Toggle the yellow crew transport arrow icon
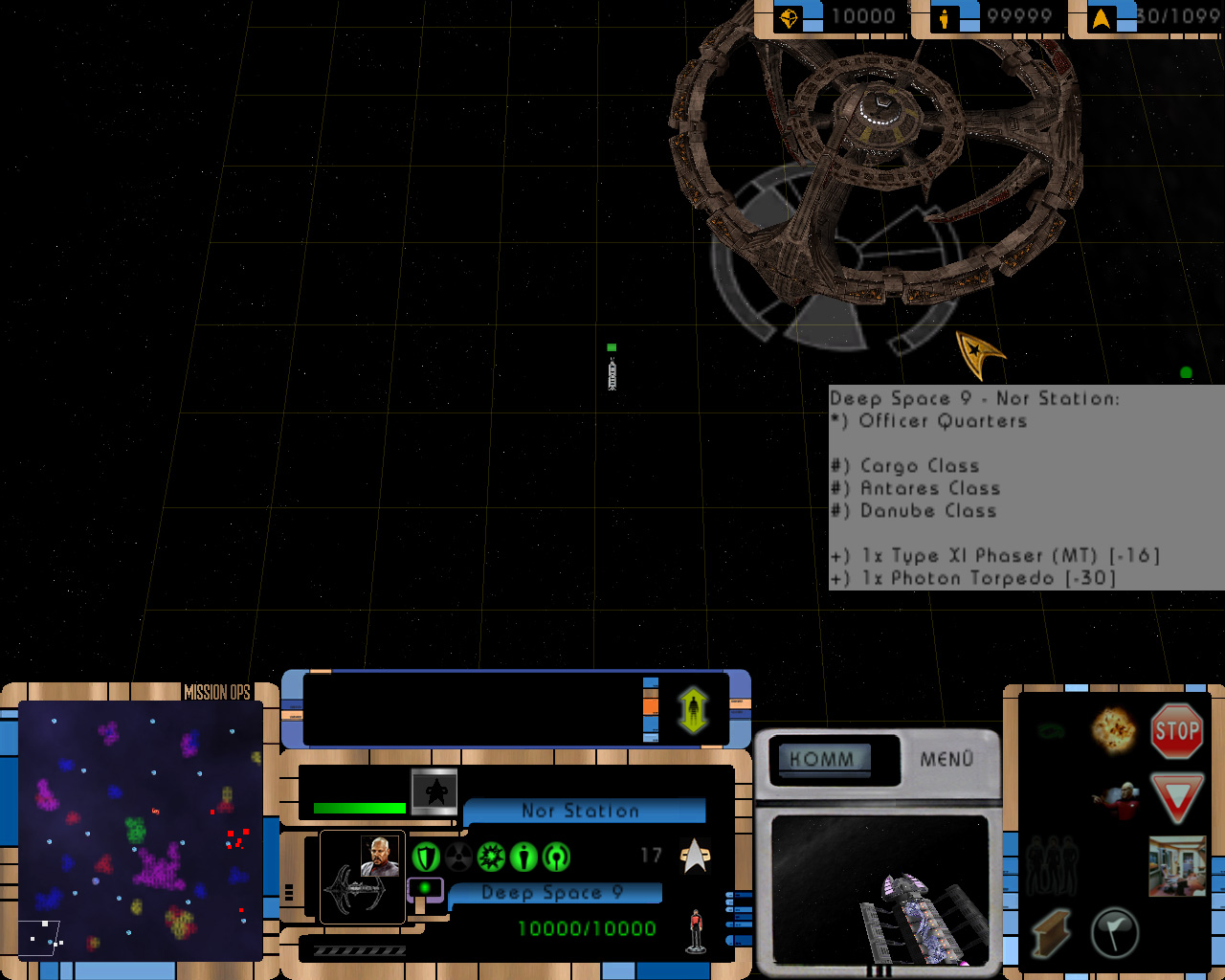The image size is (1225, 980). pyautogui.click(x=693, y=710)
